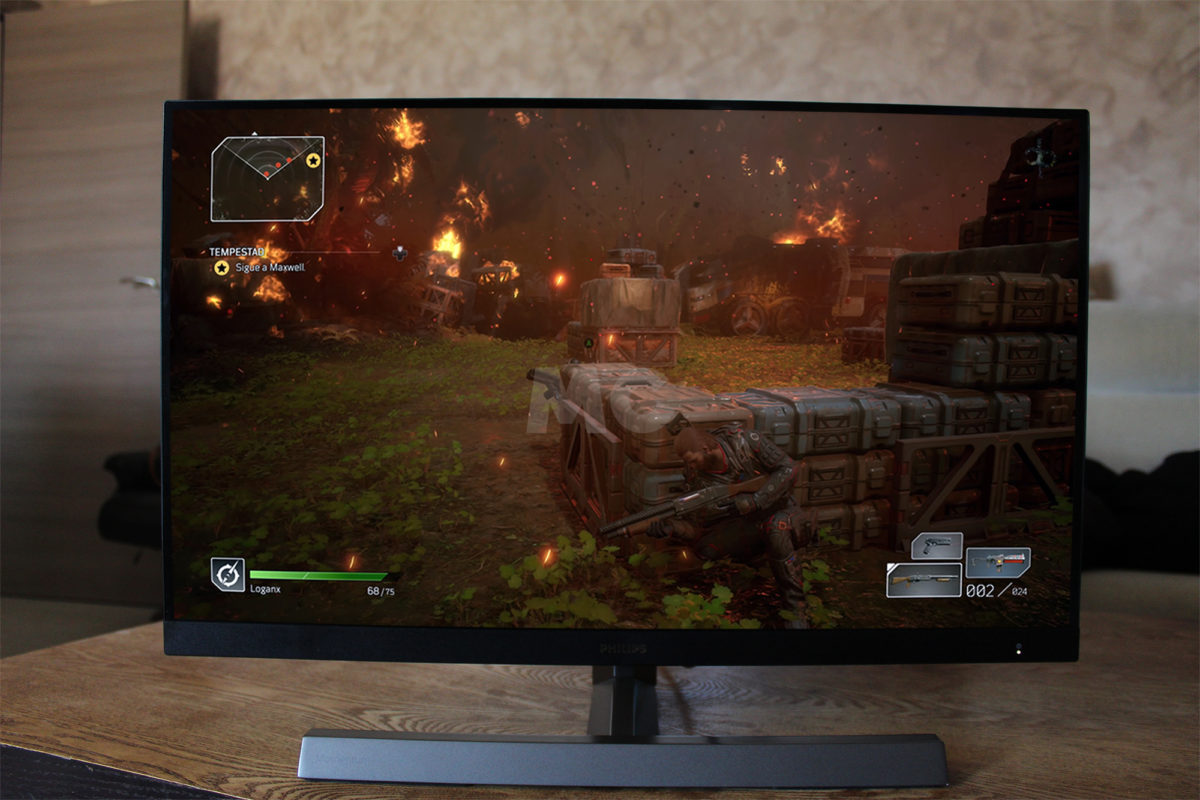Select the "Sigue a Maxwell" objective tracker

(x=257, y=268)
